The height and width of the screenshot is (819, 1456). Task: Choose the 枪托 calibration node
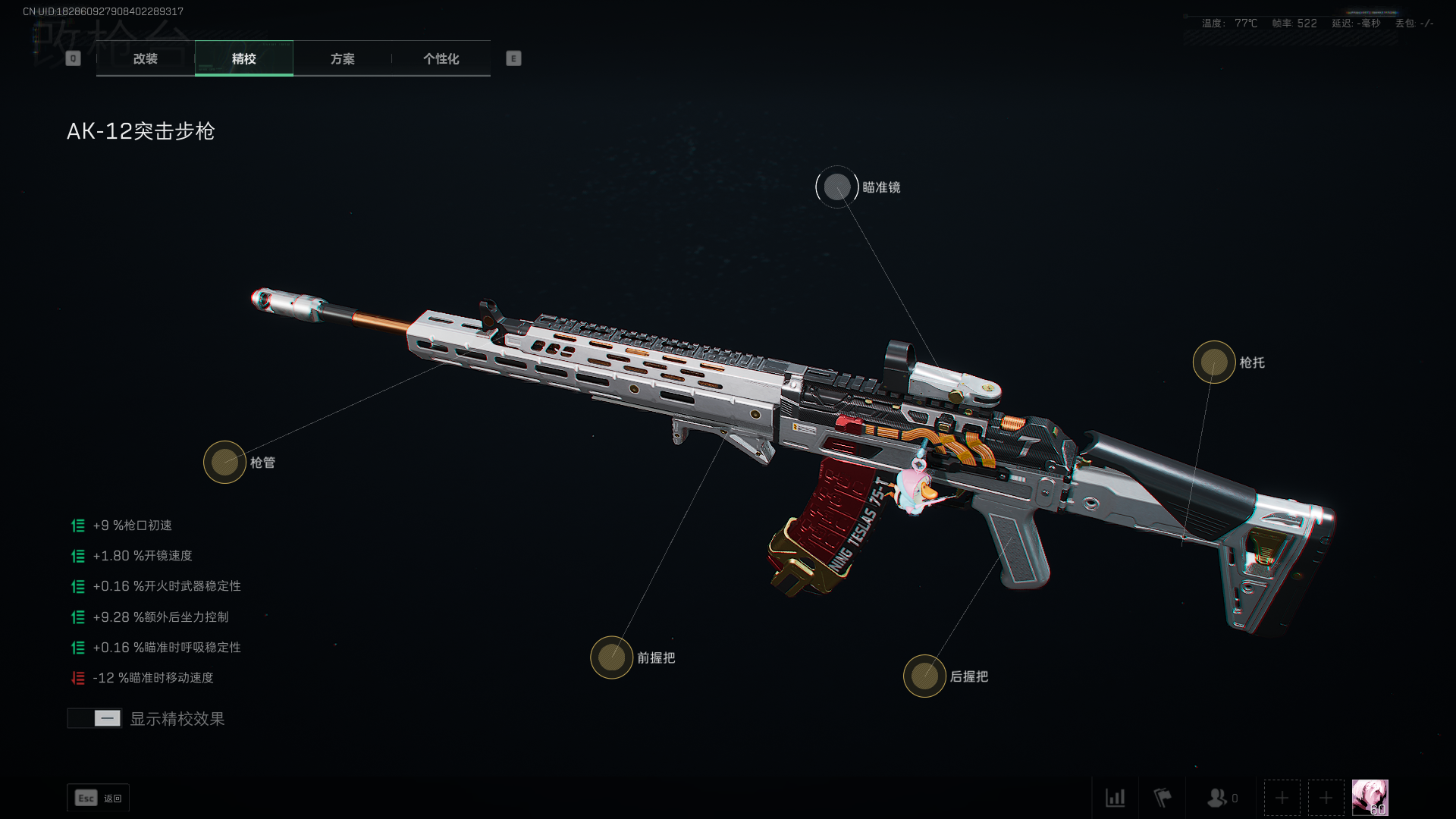[1213, 362]
